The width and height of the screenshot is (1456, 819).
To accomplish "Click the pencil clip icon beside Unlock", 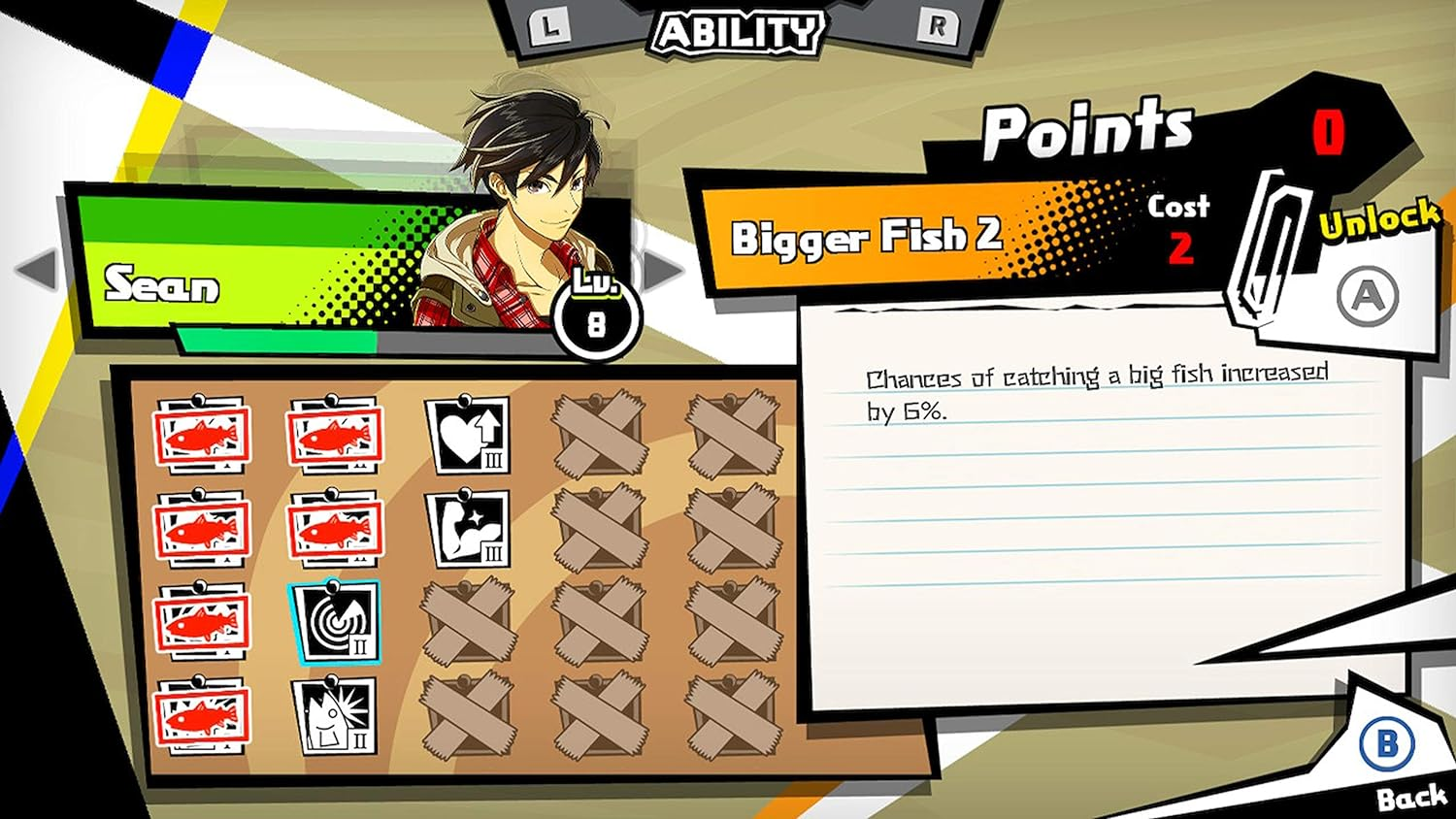I will click(x=1265, y=246).
